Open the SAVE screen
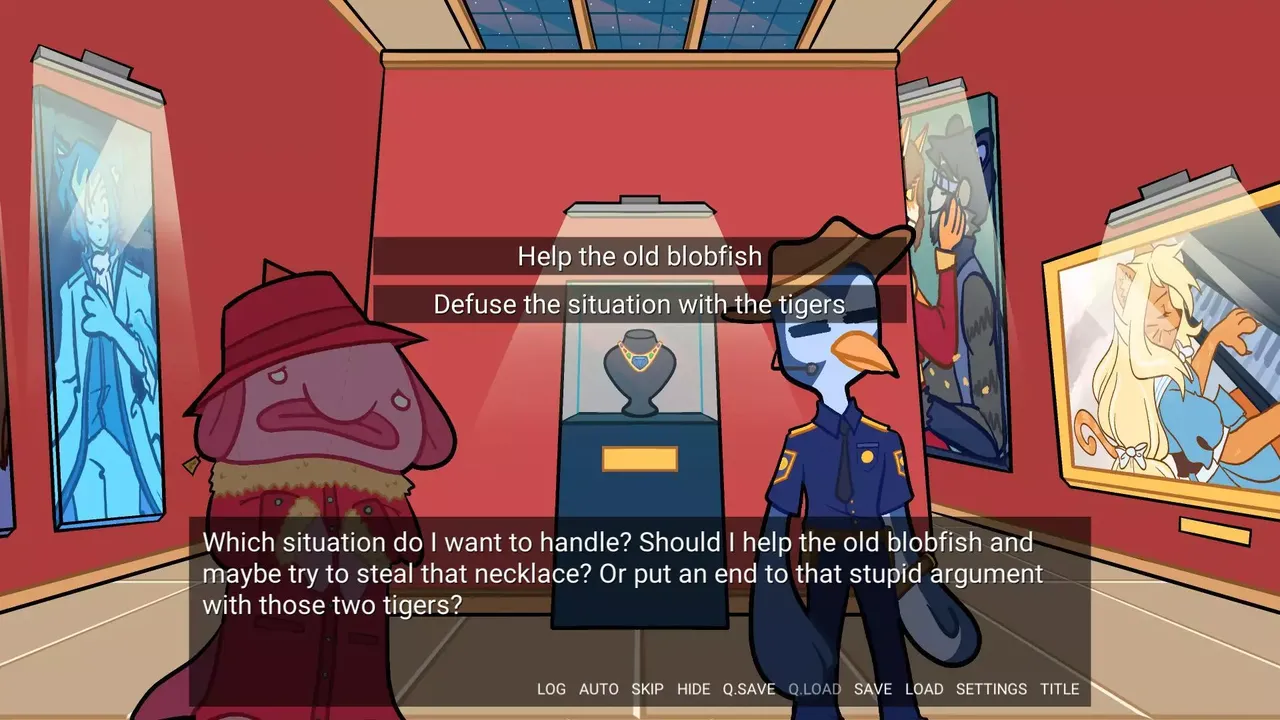 pyautogui.click(x=873, y=689)
